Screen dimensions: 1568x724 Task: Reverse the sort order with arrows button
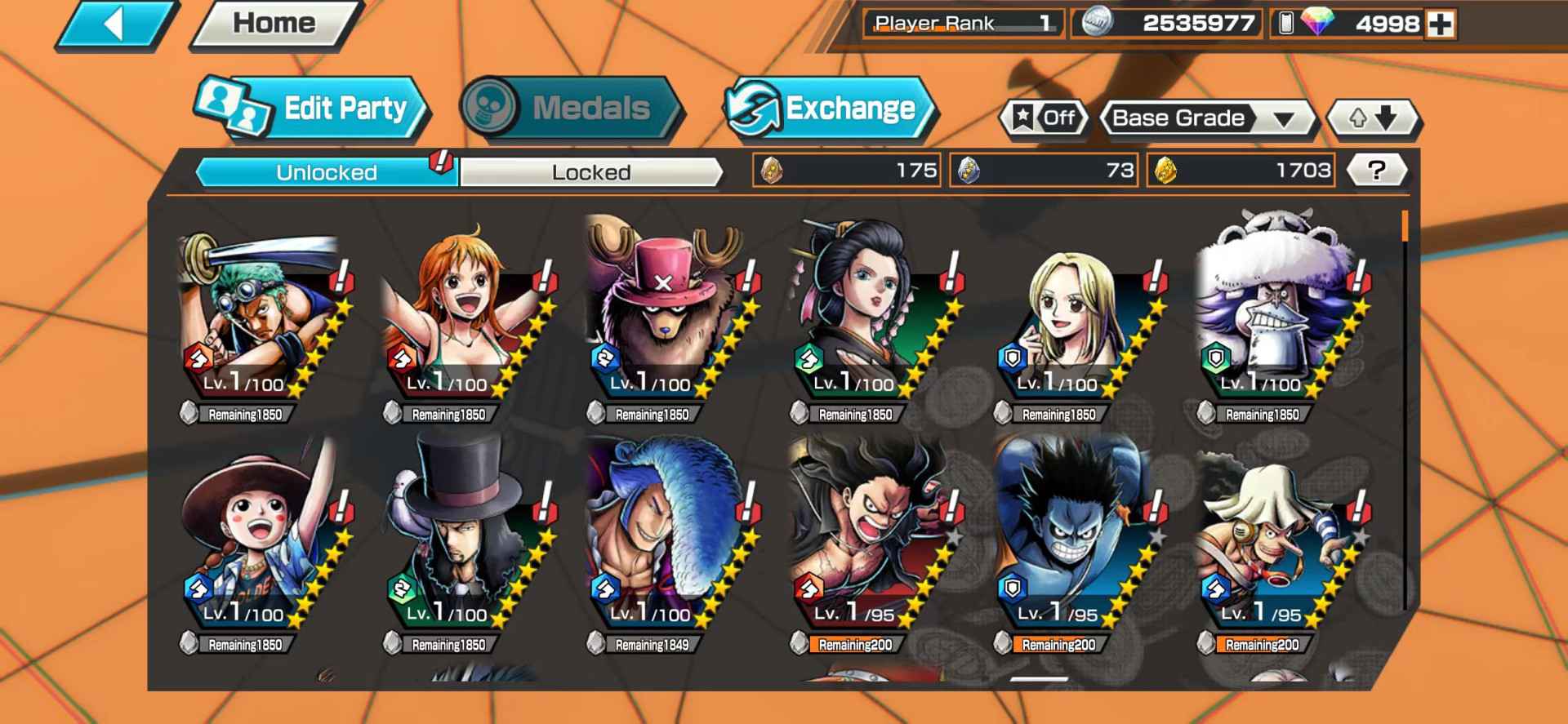point(1374,119)
